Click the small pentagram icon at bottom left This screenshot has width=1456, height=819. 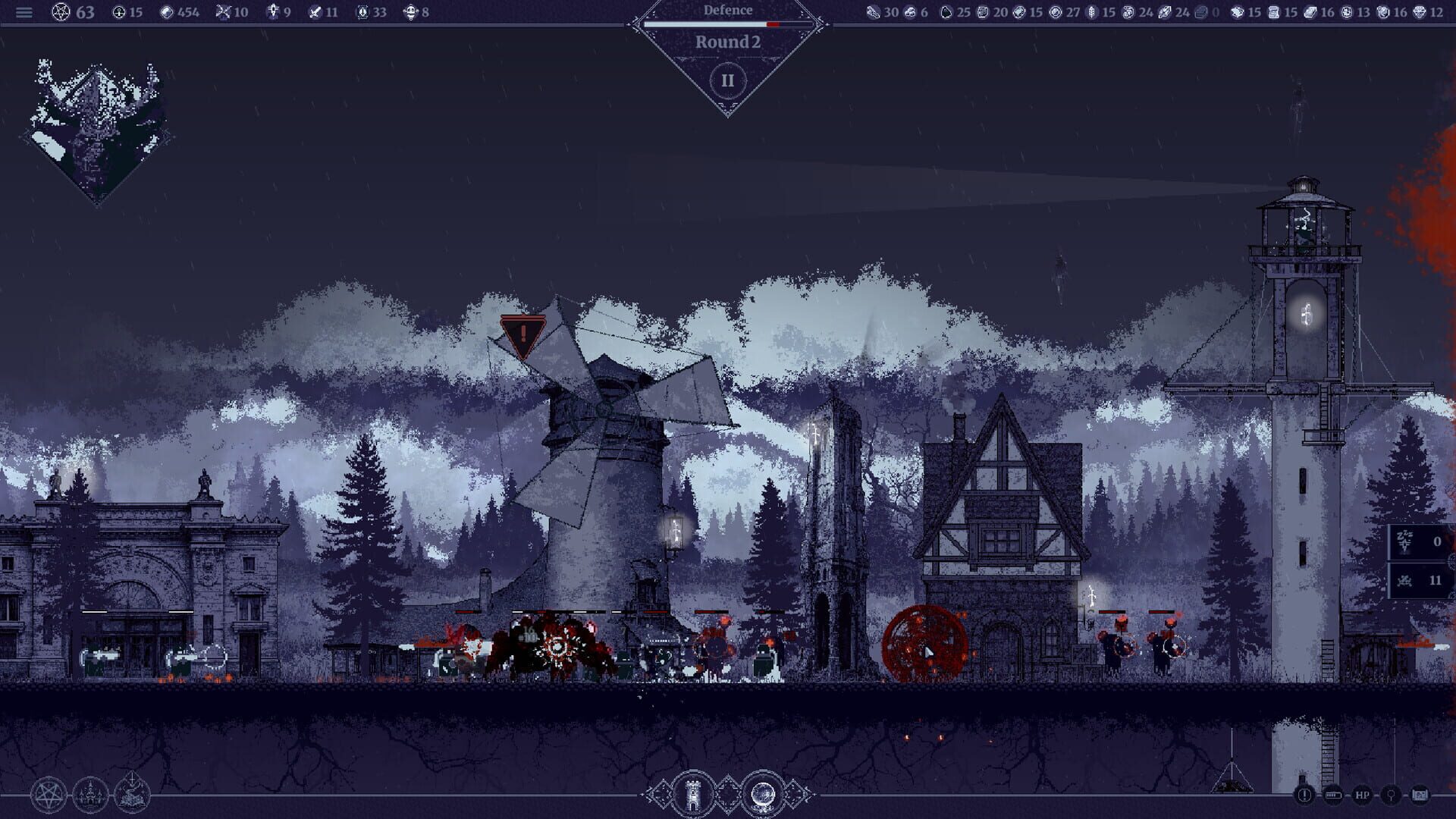coord(49,793)
